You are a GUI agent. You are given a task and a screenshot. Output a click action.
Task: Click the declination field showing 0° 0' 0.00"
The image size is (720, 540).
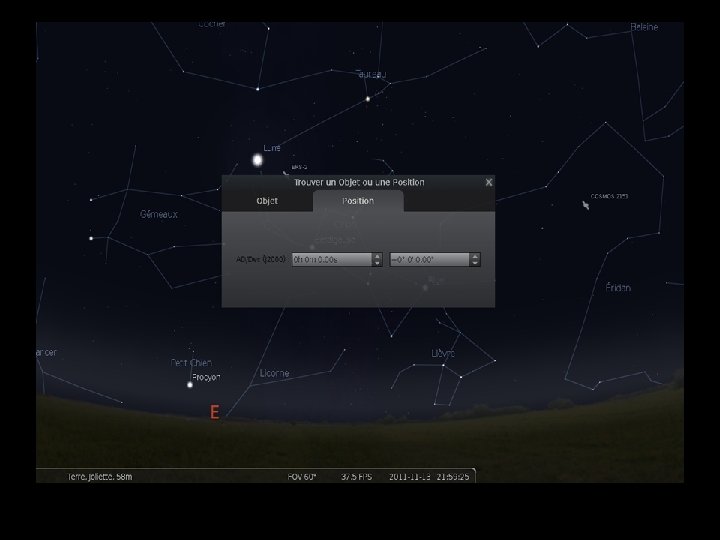point(428,259)
